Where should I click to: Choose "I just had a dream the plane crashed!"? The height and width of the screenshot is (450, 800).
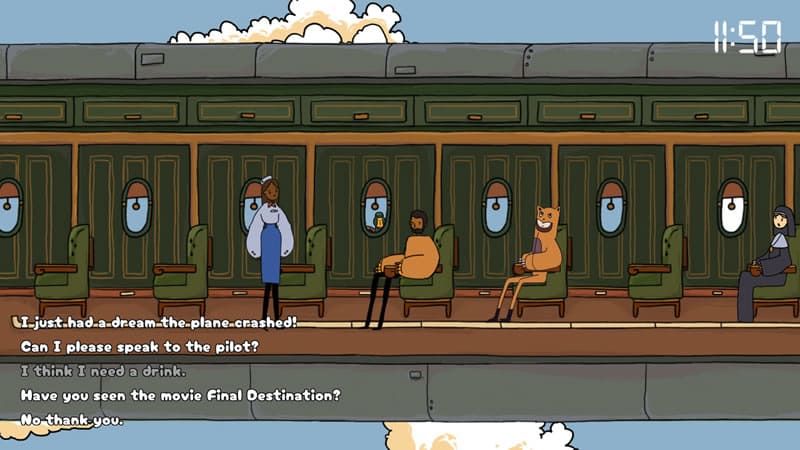coord(158,323)
